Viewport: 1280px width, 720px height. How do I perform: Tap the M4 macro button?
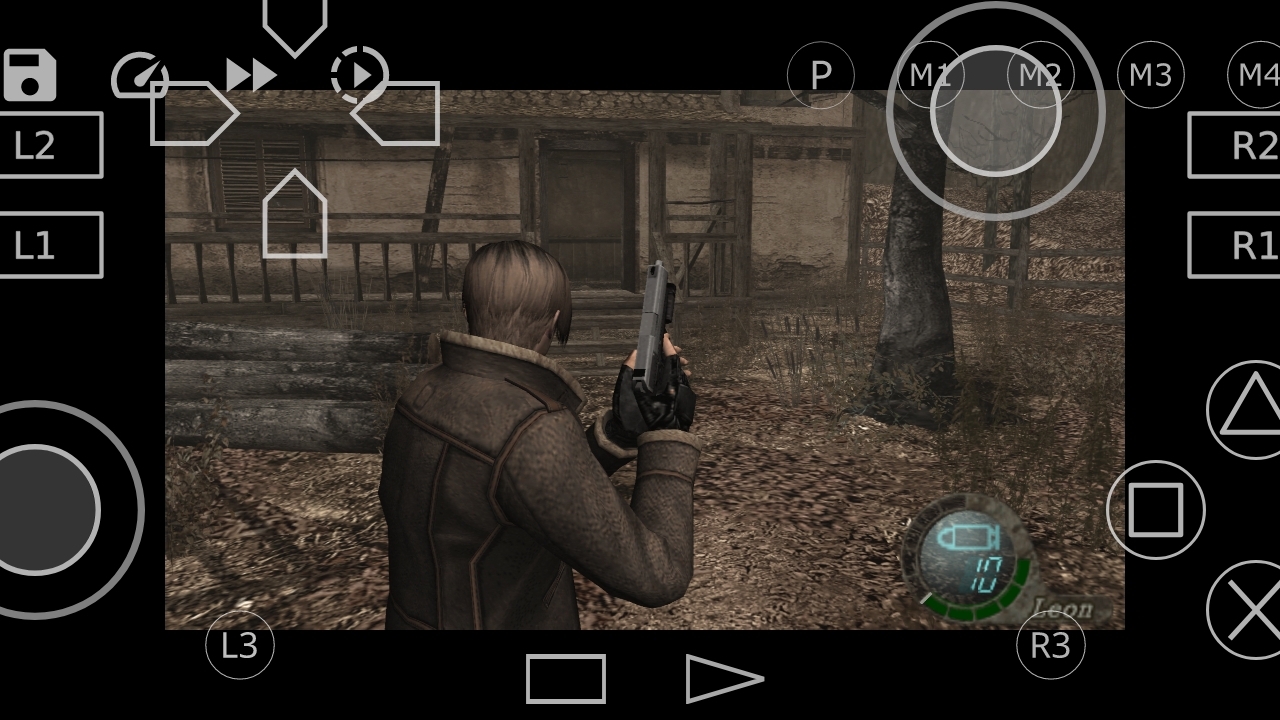pos(1257,75)
